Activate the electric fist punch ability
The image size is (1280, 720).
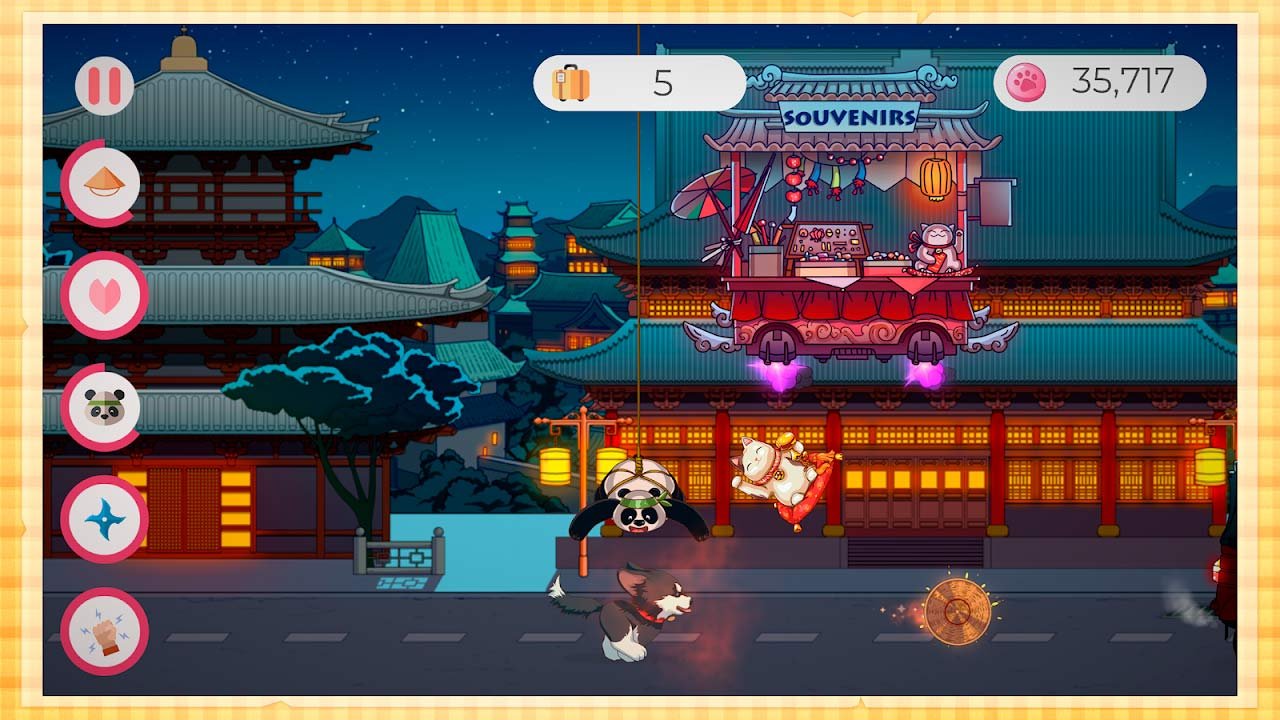pos(104,632)
